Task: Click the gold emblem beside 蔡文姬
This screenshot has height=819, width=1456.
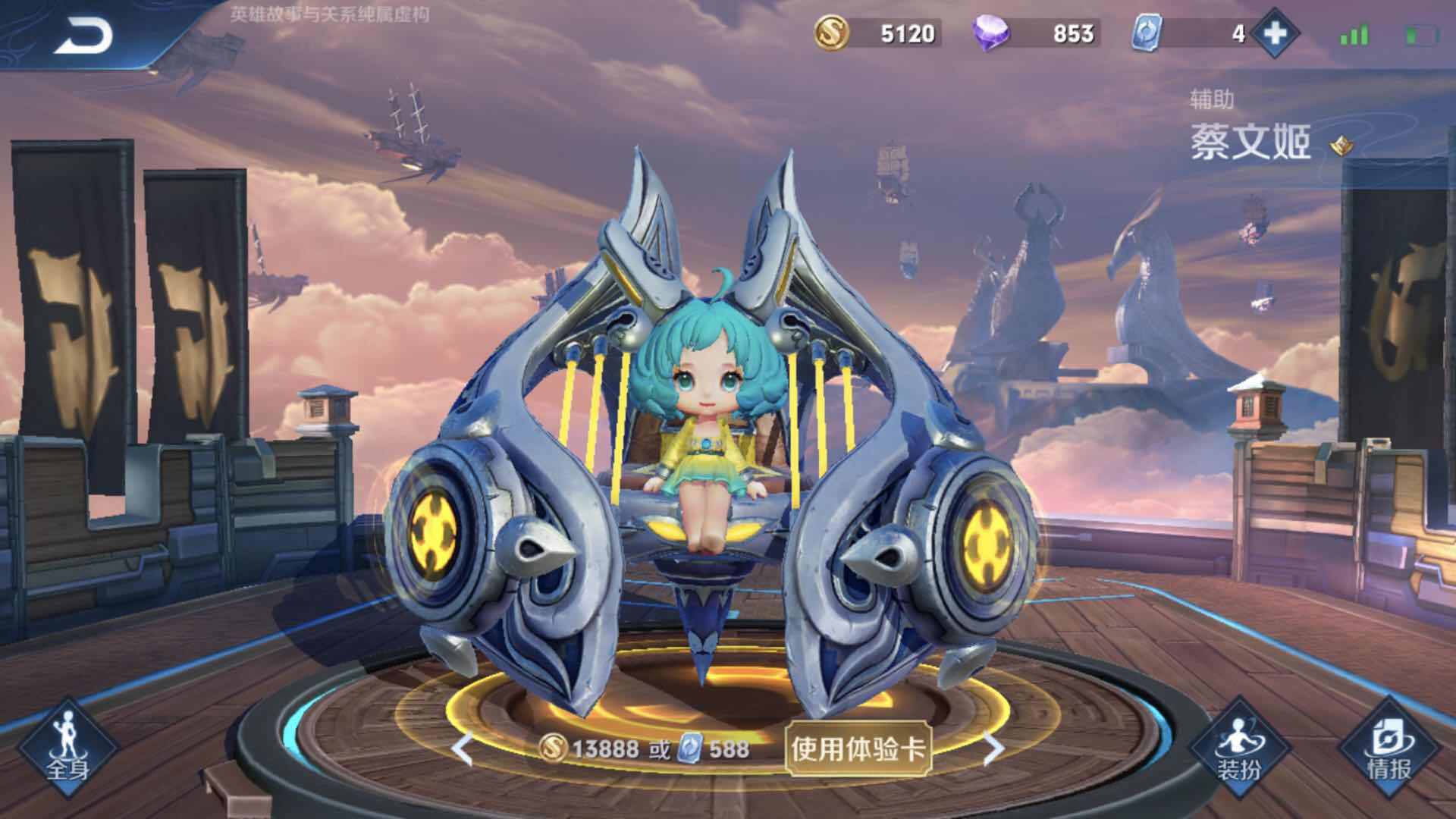Action: [x=1341, y=145]
